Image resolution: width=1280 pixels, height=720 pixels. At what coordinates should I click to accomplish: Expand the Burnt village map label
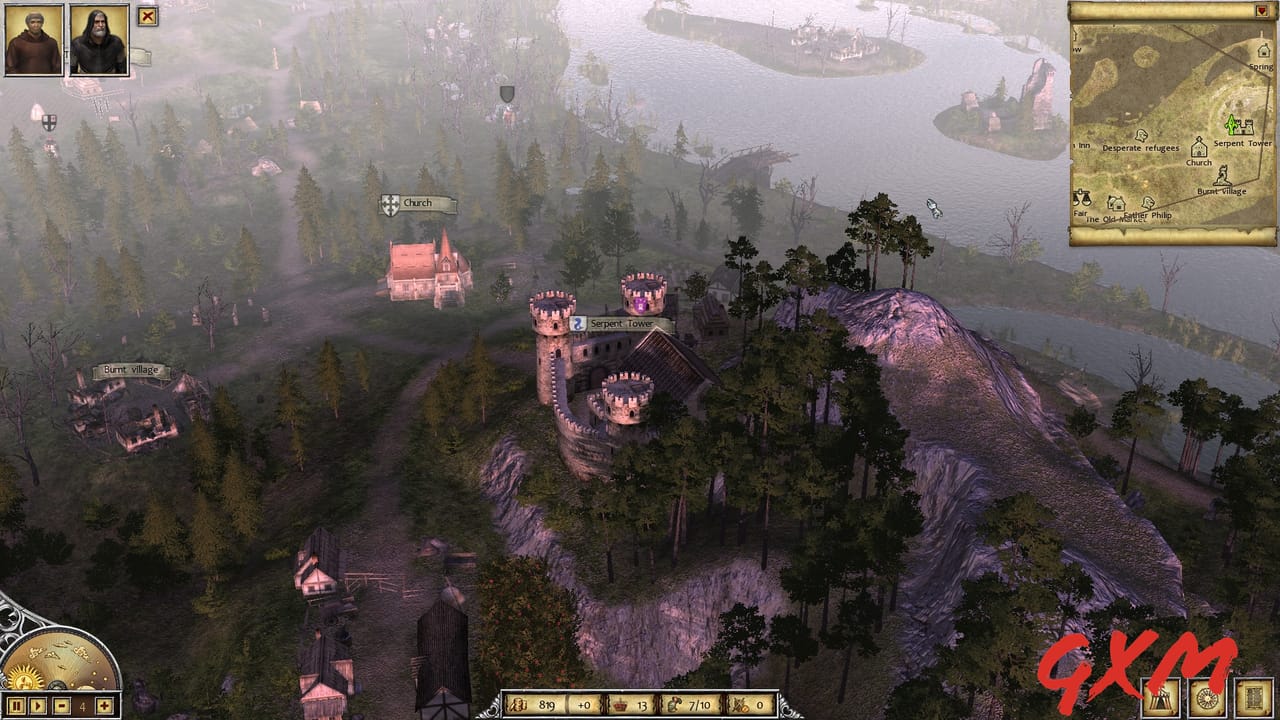(130, 368)
